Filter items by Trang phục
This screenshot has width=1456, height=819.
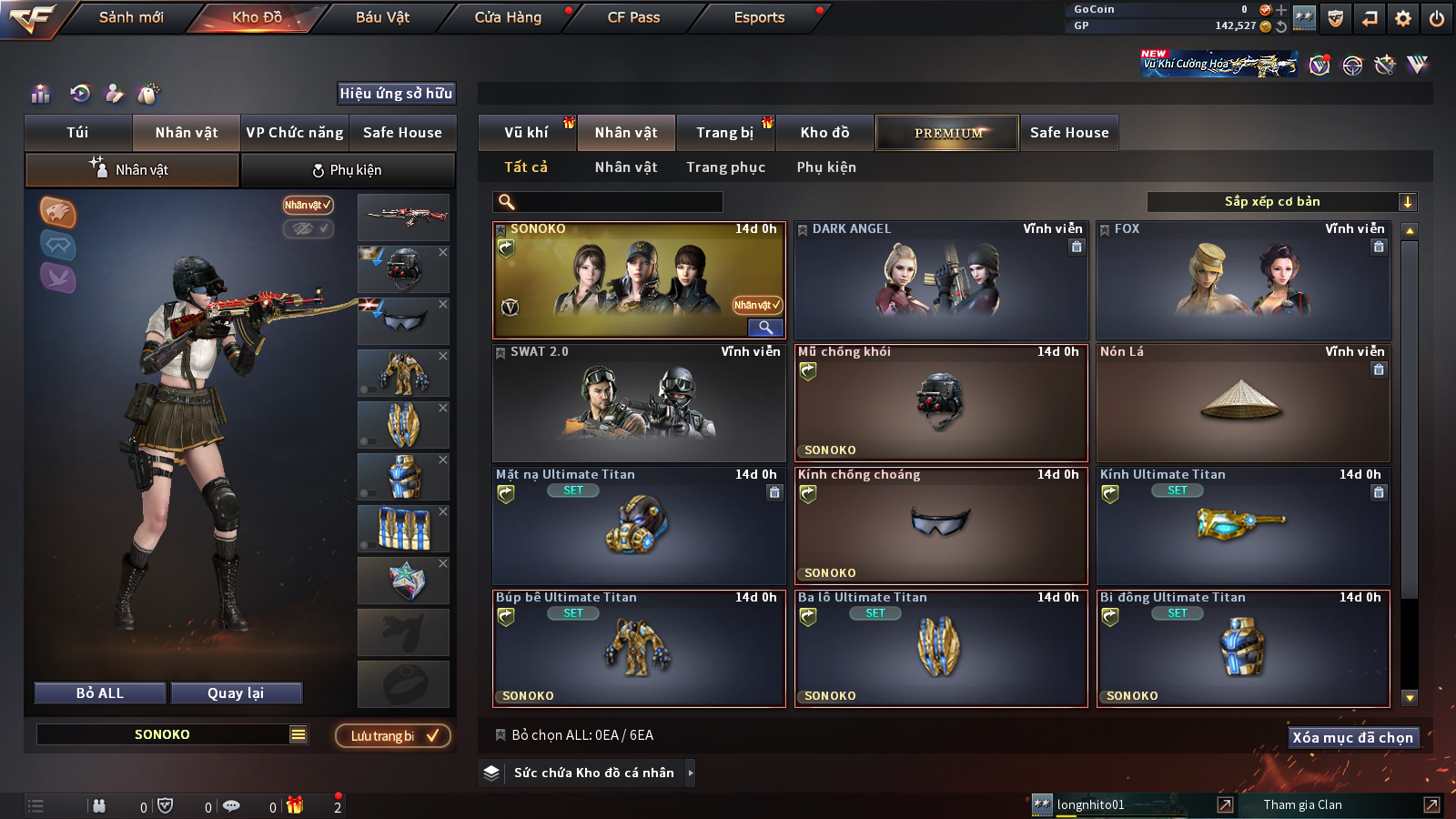[x=725, y=167]
